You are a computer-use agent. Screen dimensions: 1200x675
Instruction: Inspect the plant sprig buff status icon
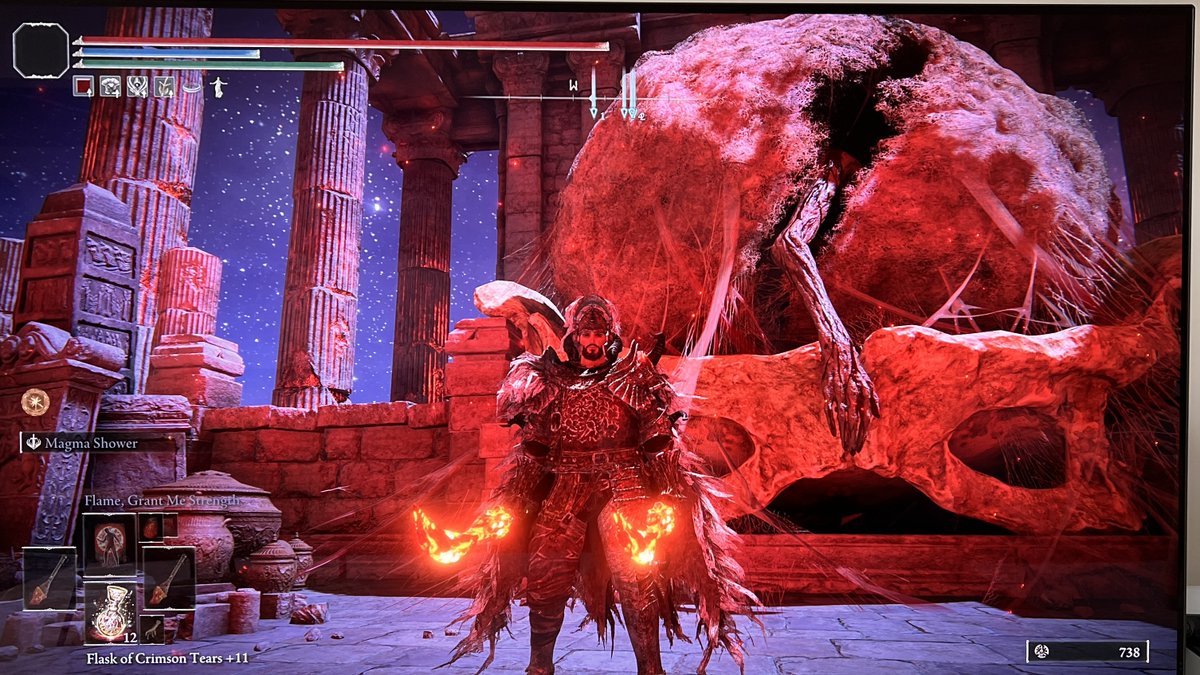(164, 87)
